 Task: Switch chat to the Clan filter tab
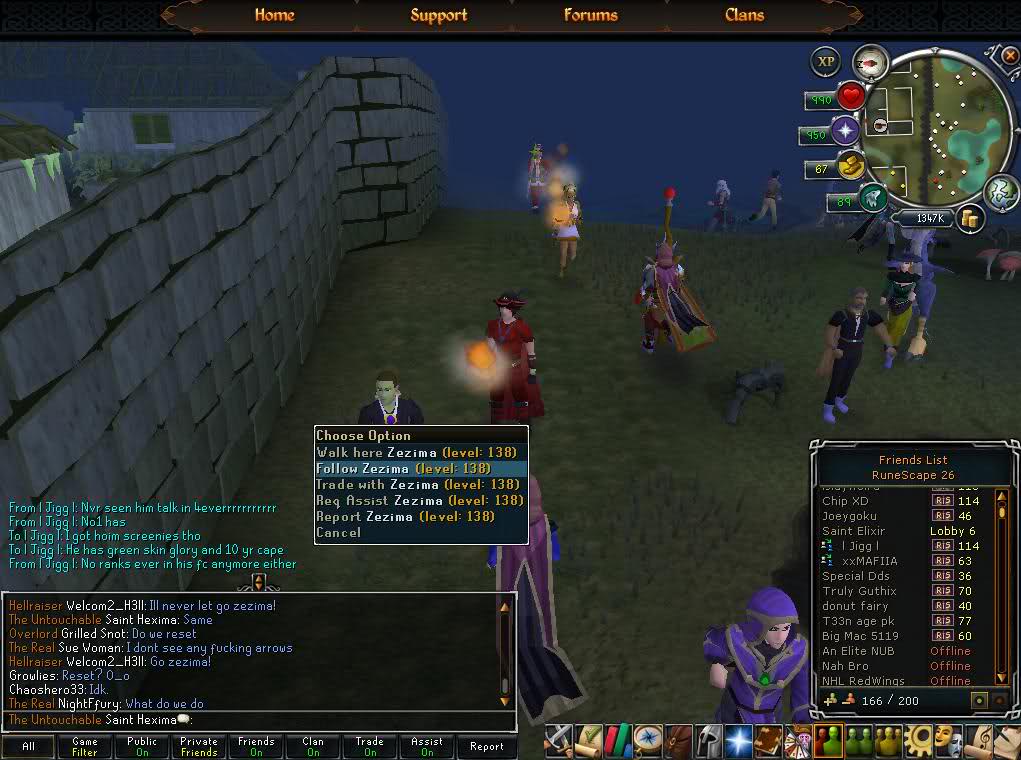(x=313, y=746)
